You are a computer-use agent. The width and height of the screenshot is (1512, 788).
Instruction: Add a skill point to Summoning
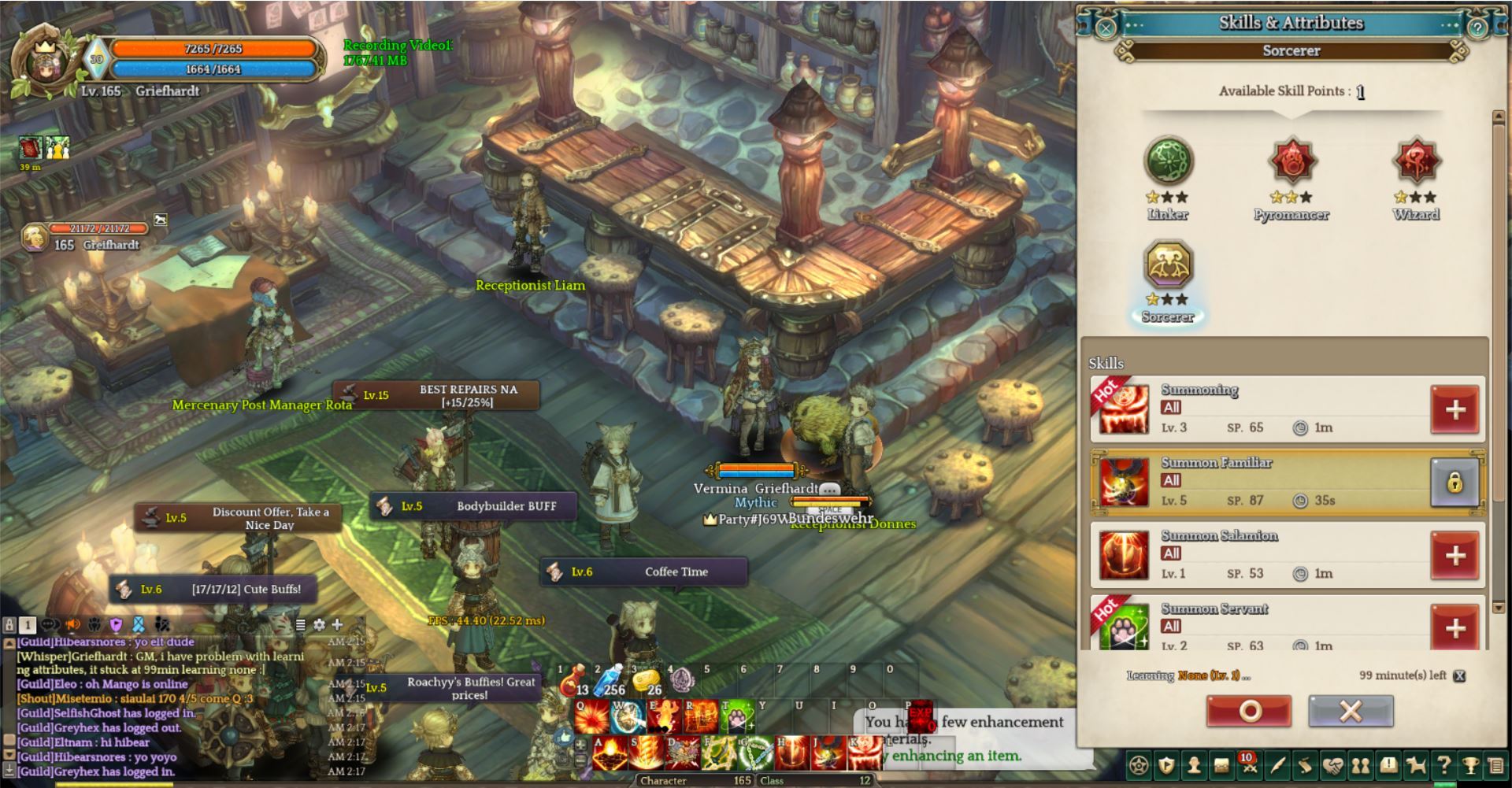1455,409
